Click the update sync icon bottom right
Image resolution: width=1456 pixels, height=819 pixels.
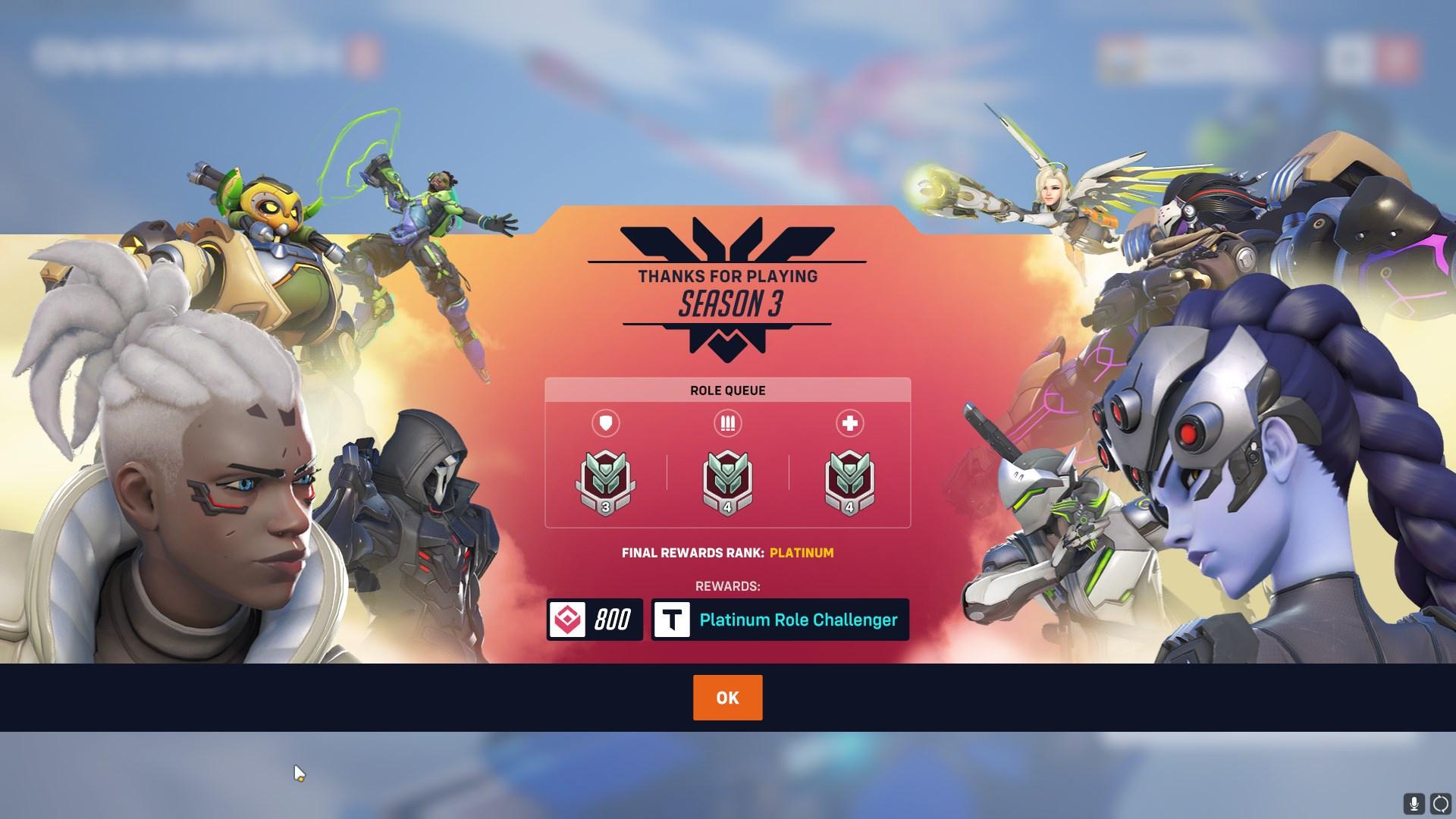click(x=1440, y=803)
